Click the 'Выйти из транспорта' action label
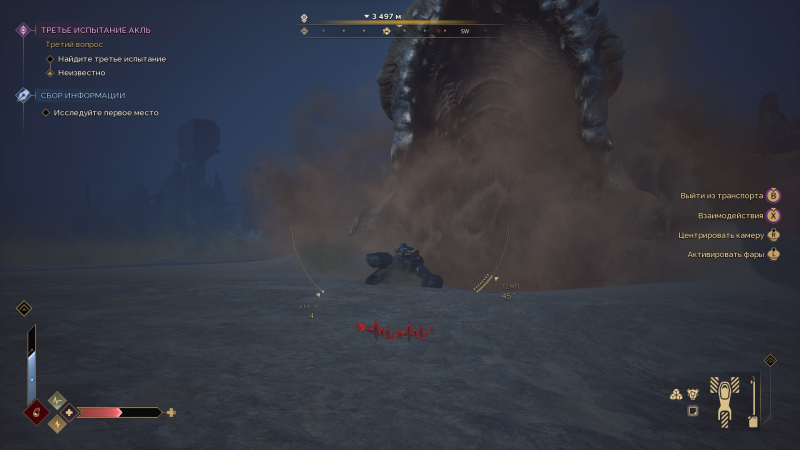Image resolution: width=800 pixels, height=450 pixels. pyautogui.click(x=721, y=195)
